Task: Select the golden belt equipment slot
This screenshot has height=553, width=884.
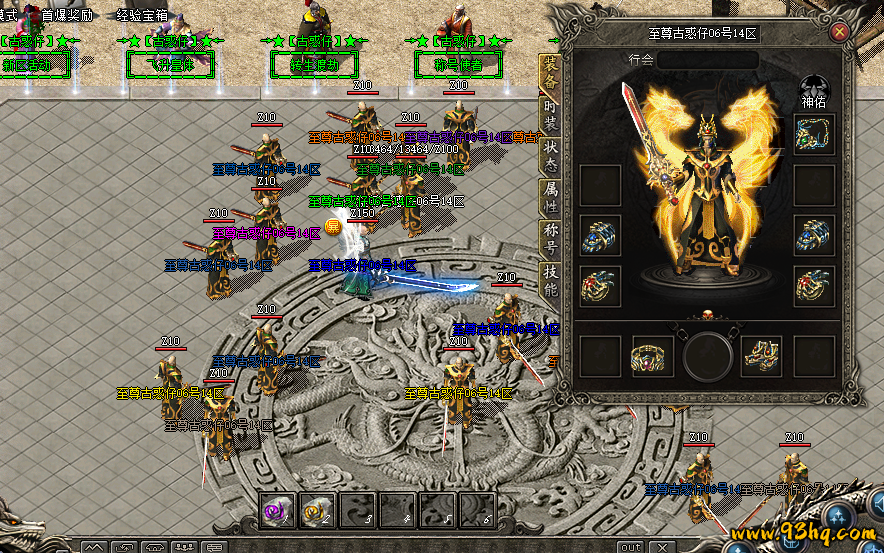Action: [651, 357]
